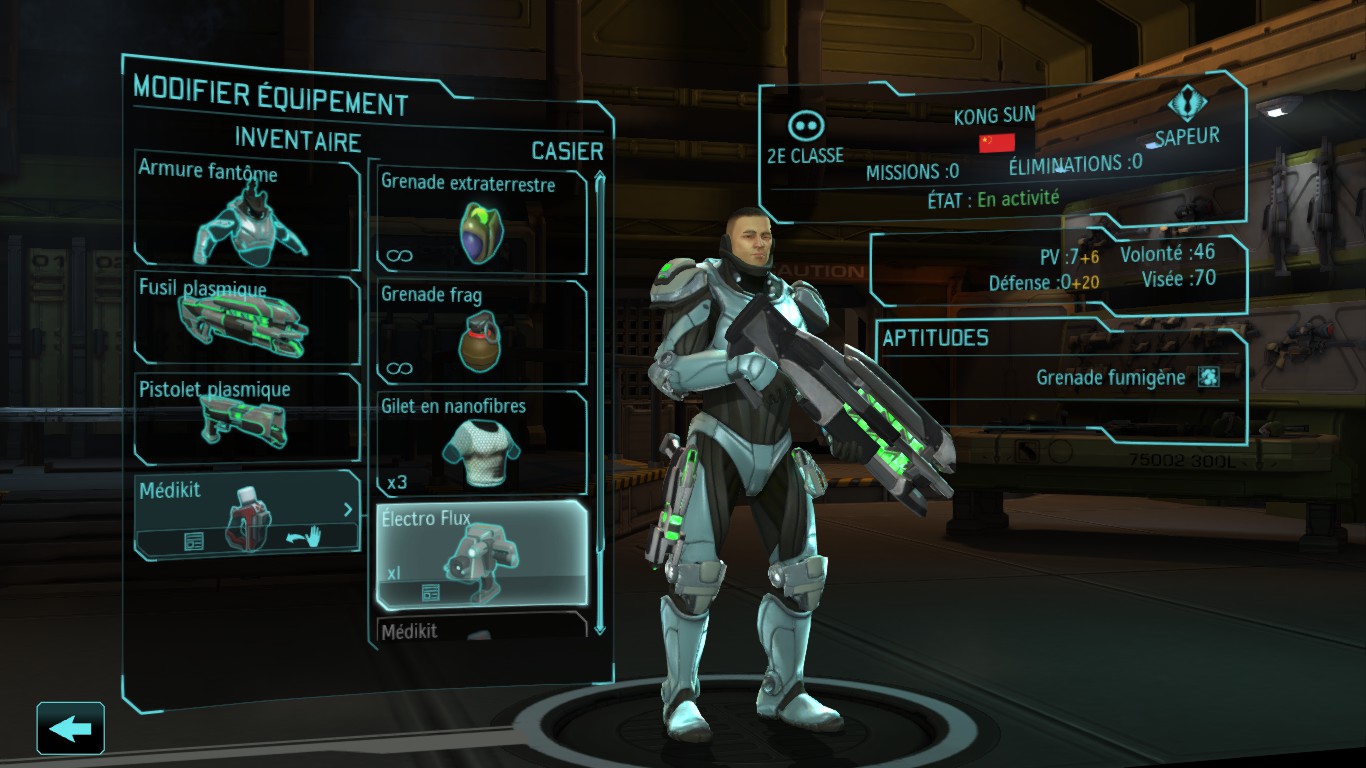Screen dimensions: 1366x768
Task: Select the Armure fantôme inventory slot
Action: coord(247,211)
